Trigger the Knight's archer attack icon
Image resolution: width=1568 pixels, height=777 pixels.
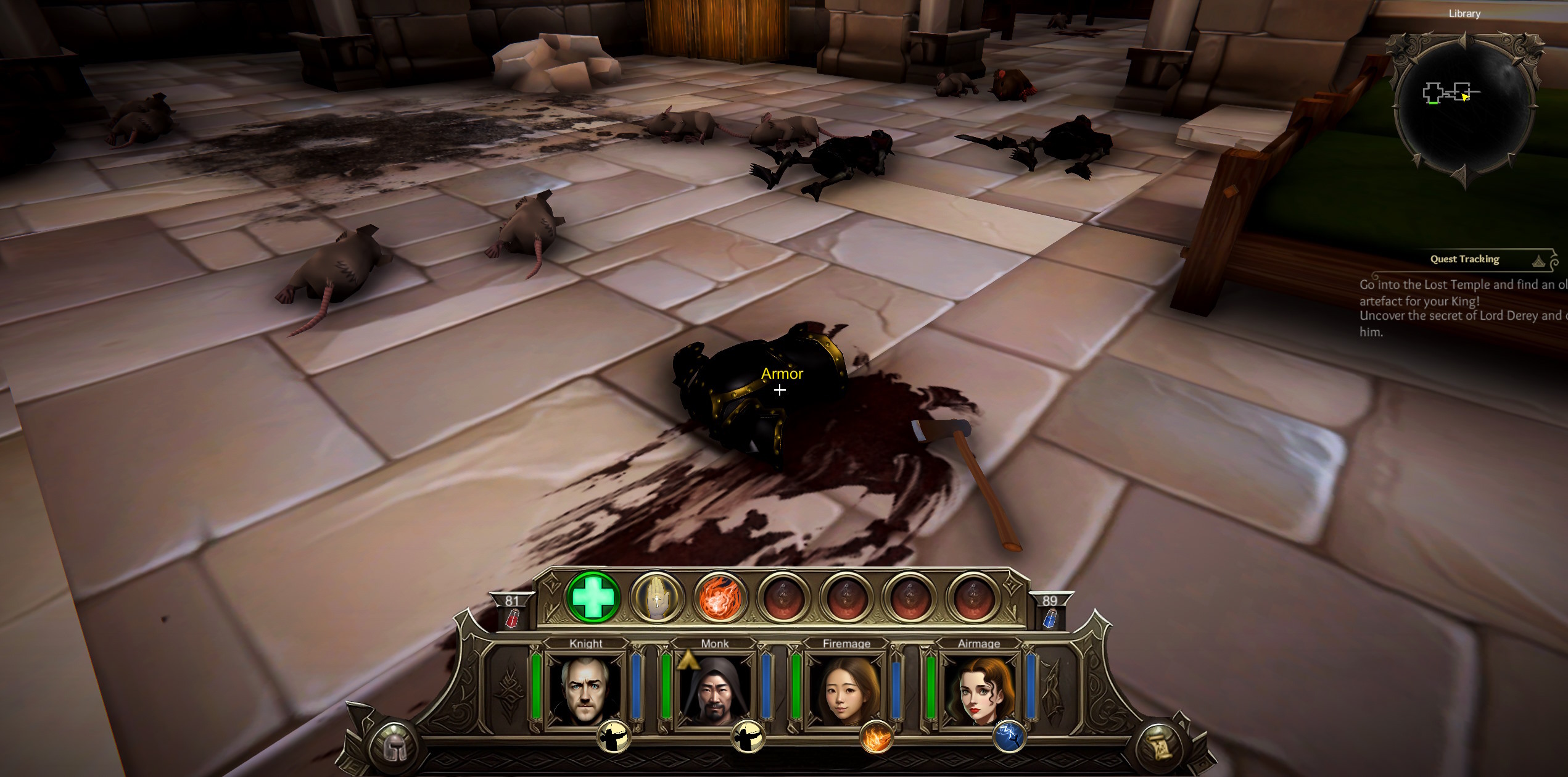click(x=614, y=737)
